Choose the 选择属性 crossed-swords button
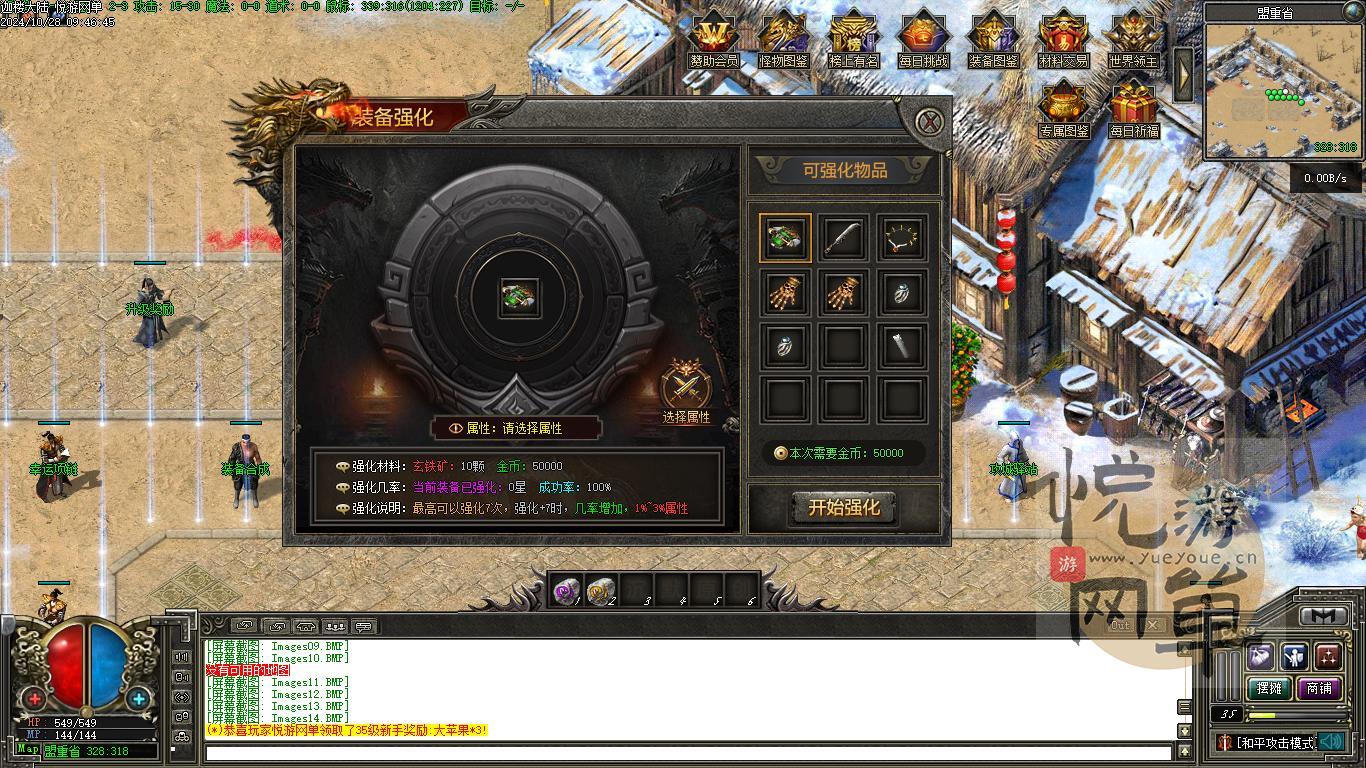Viewport: 1366px width, 768px height. point(686,388)
